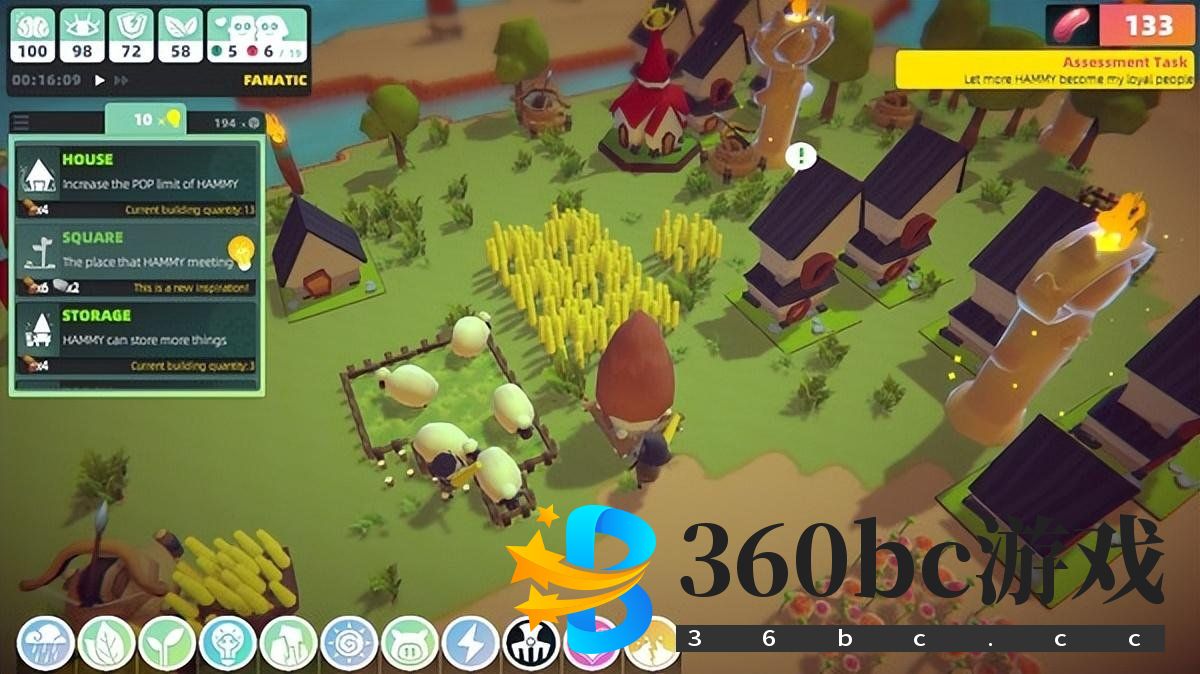Click the play speed button
Image resolution: width=1200 pixels, height=674 pixels.
point(99,80)
